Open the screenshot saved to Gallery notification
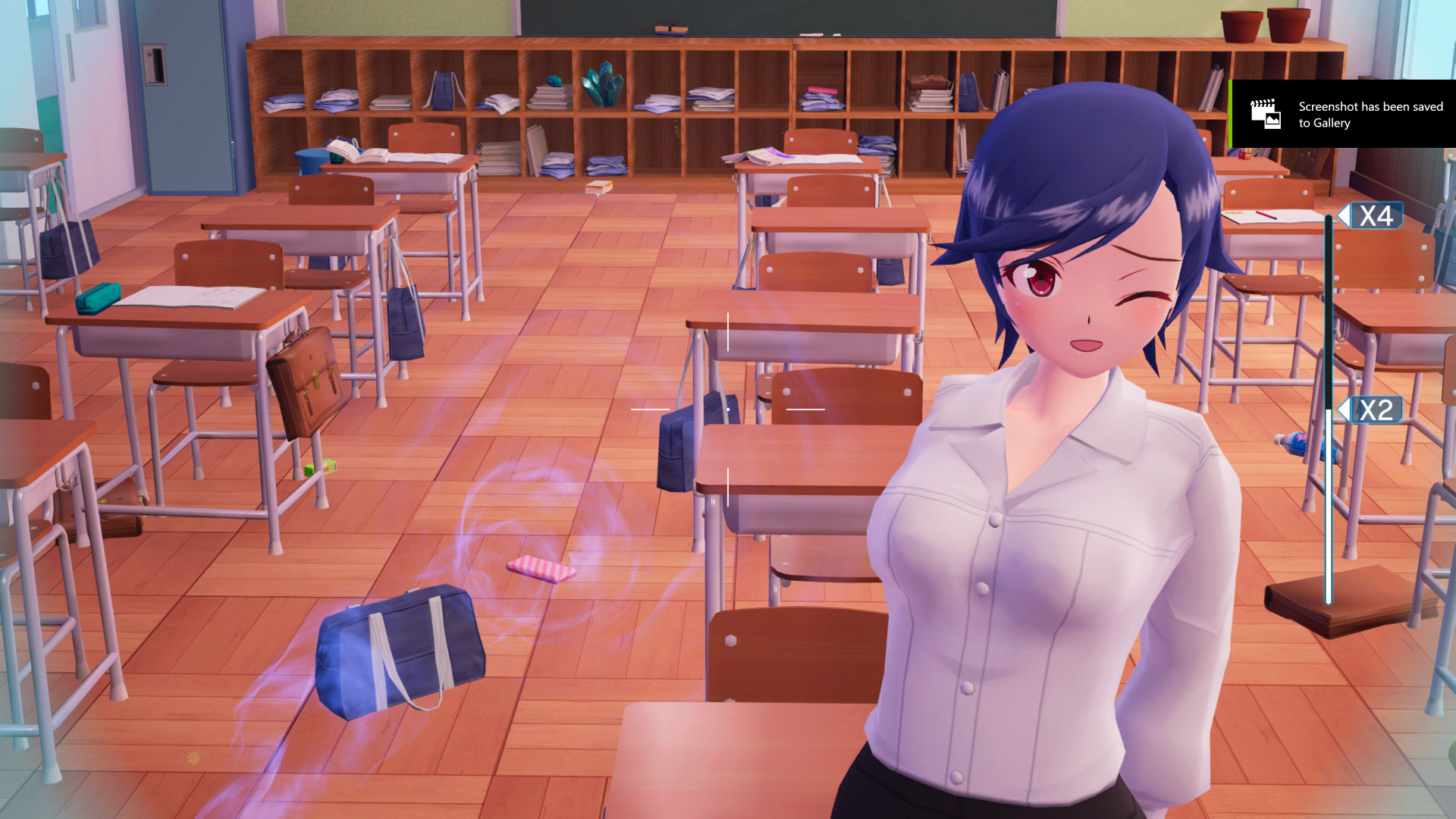Image resolution: width=1456 pixels, height=819 pixels. point(1342,115)
